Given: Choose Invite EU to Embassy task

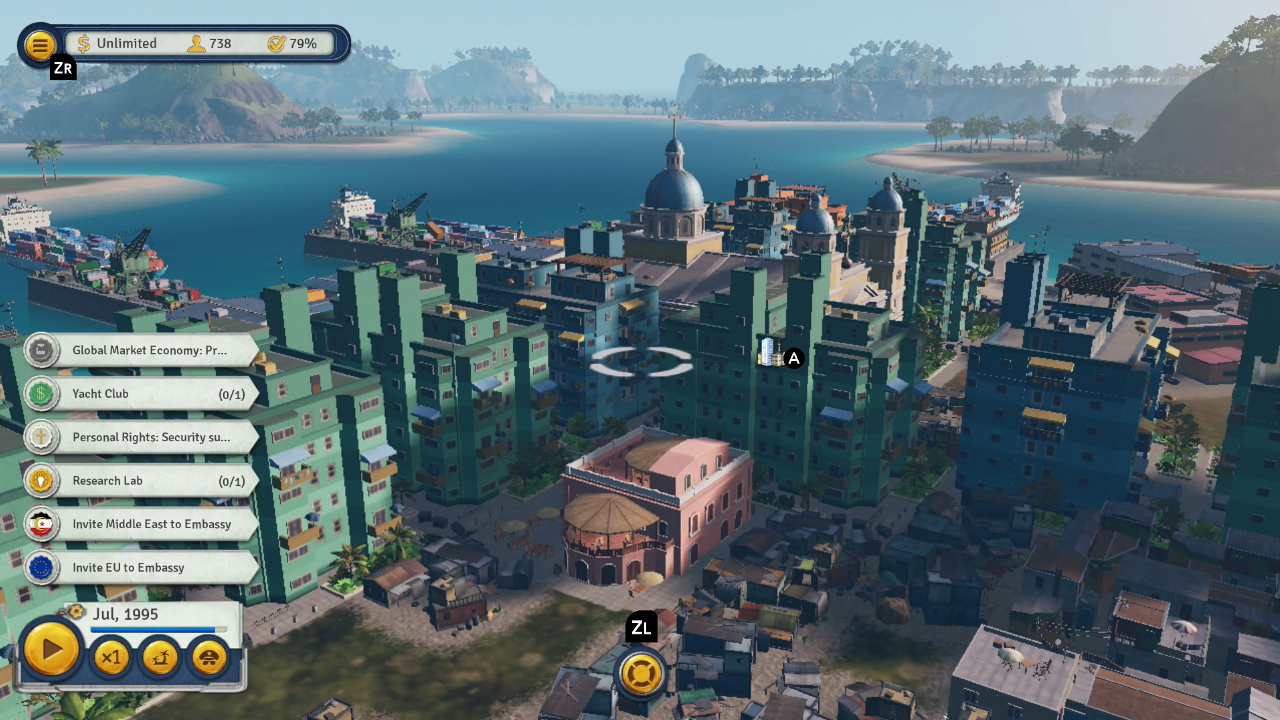Looking at the screenshot, I should pos(140,567).
